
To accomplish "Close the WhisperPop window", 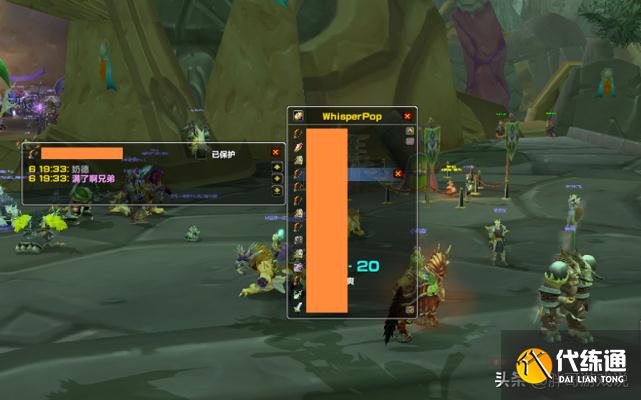I will [407, 116].
